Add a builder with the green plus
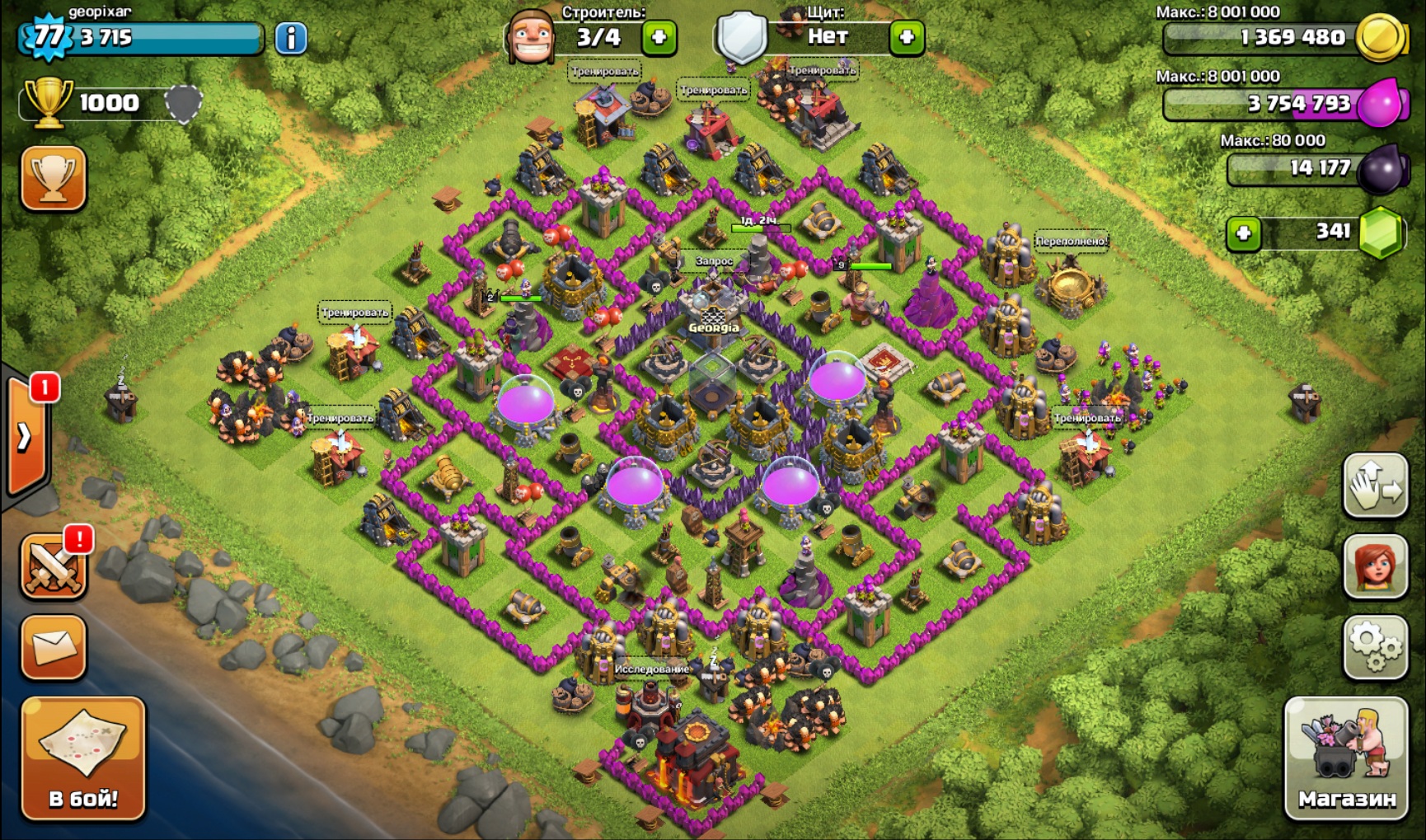Screen dimensions: 1426x840 coord(659,38)
